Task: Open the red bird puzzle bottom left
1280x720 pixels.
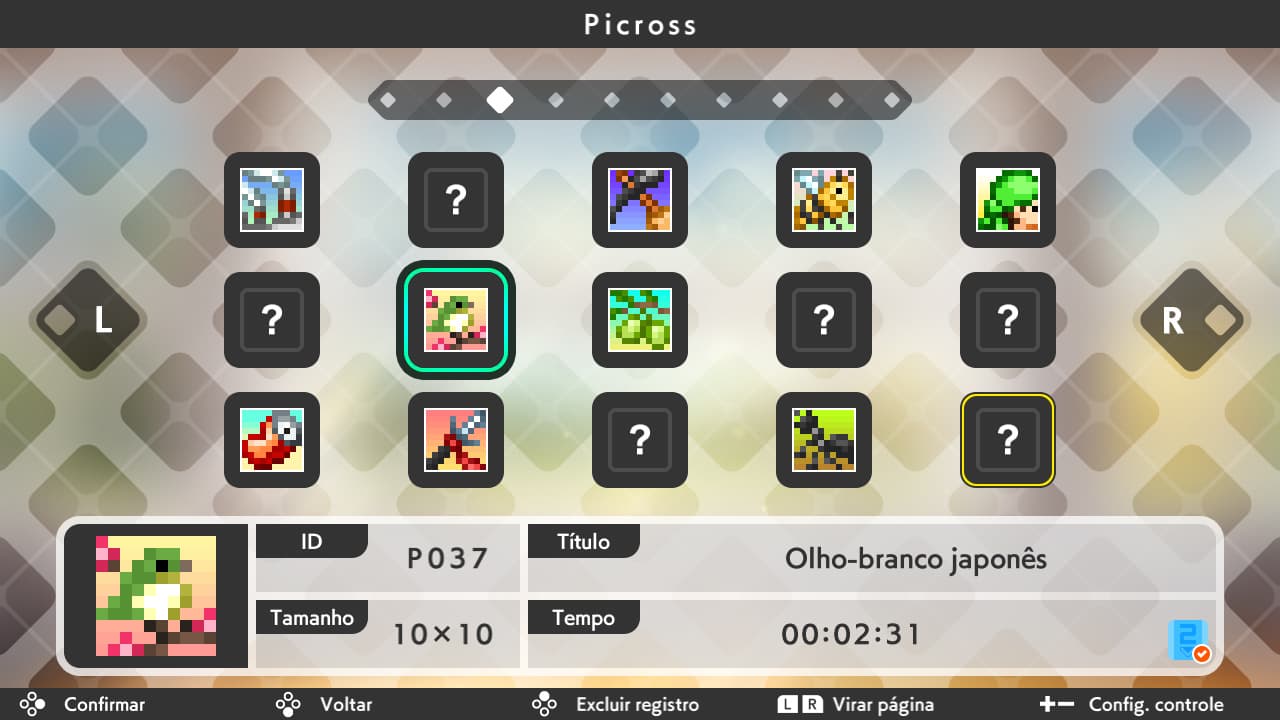Action: click(x=272, y=440)
